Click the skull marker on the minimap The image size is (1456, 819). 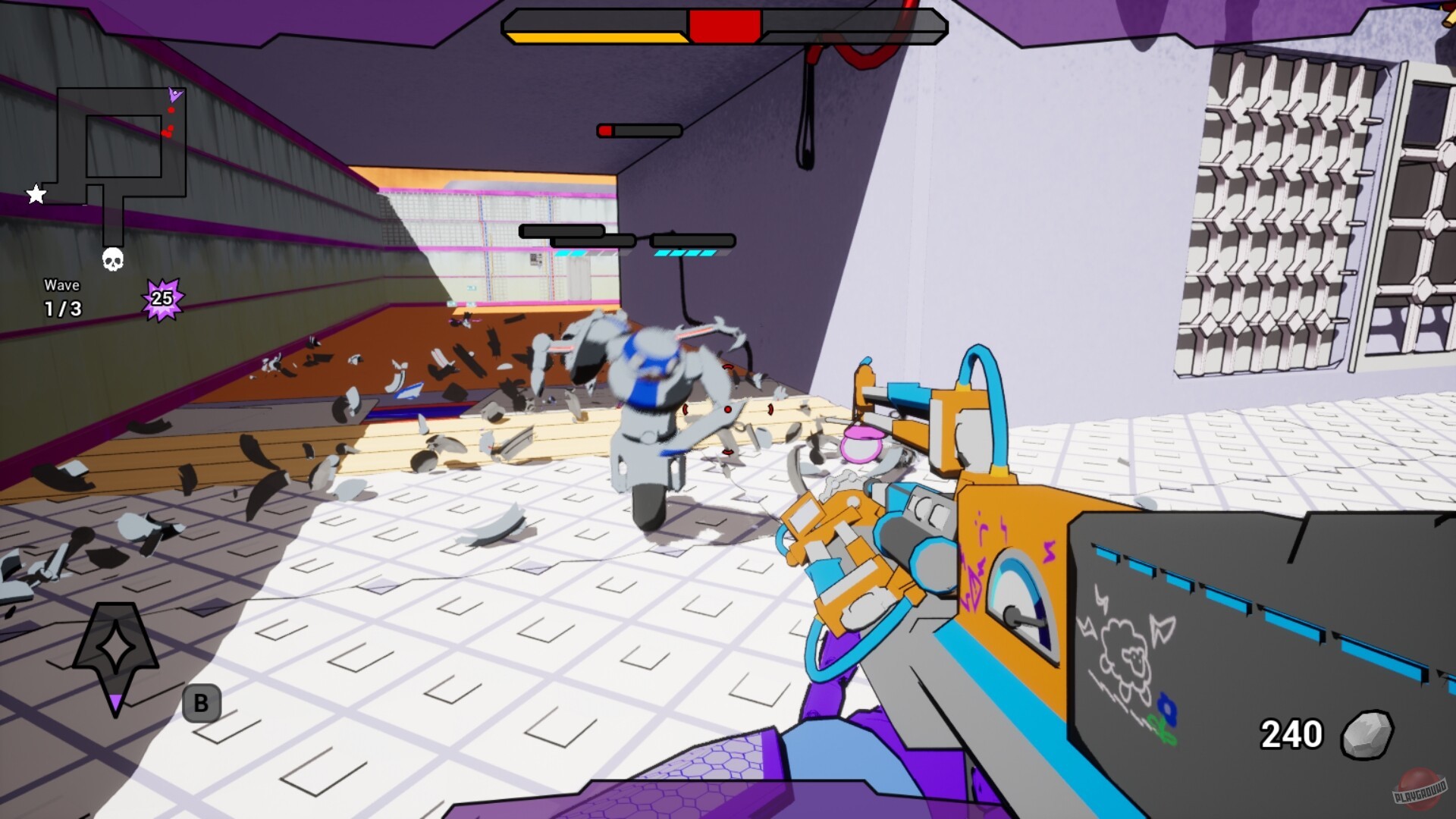click(112, 260)
